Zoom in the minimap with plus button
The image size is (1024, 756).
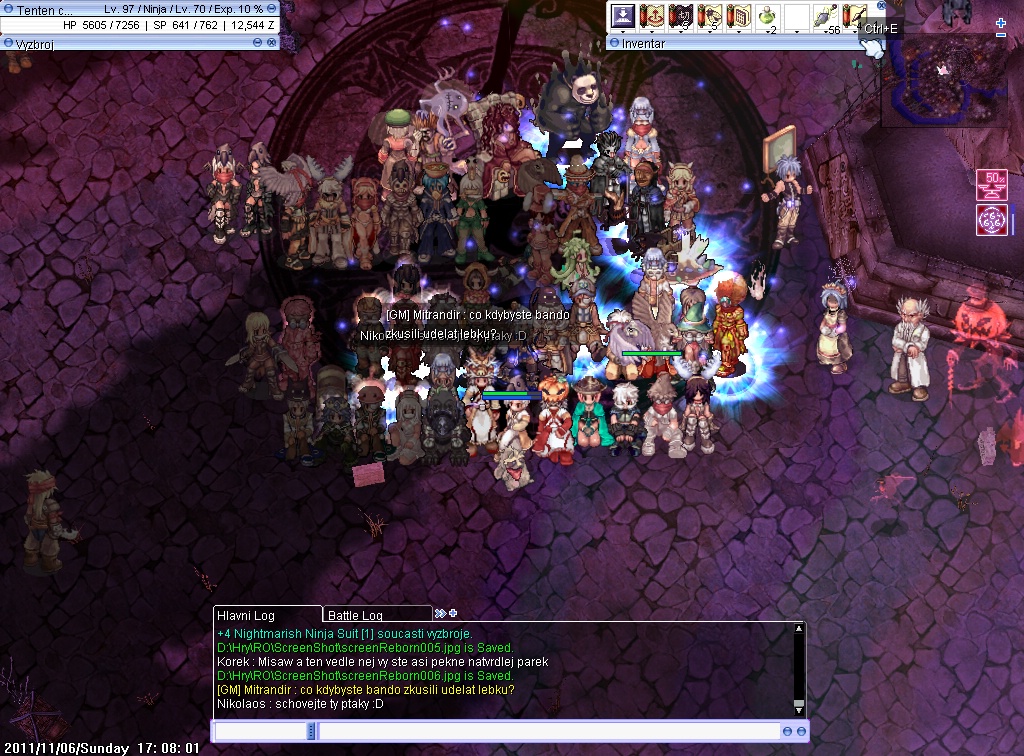(x=1001, y=23)
